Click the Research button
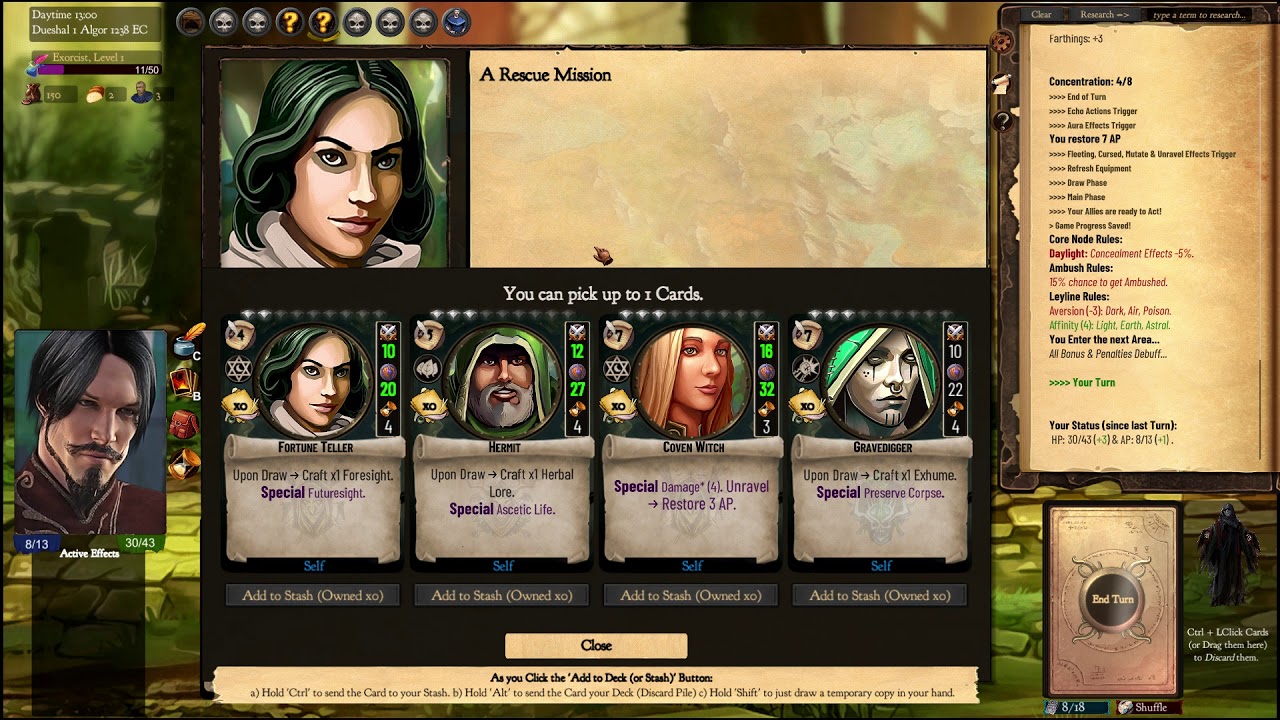1280x720 pixels. tap(1104, 15)
